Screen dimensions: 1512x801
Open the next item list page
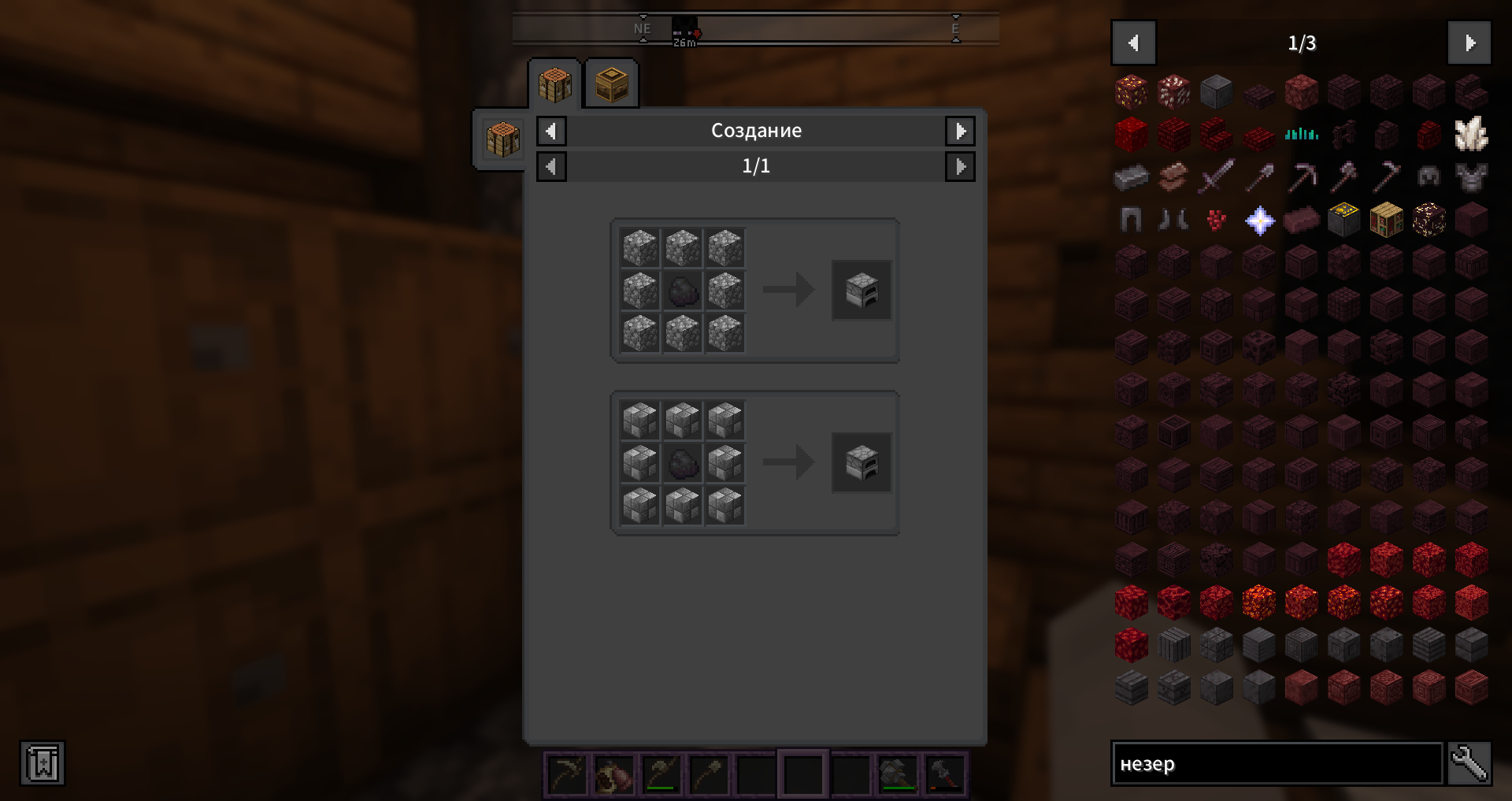point(1469,43)
